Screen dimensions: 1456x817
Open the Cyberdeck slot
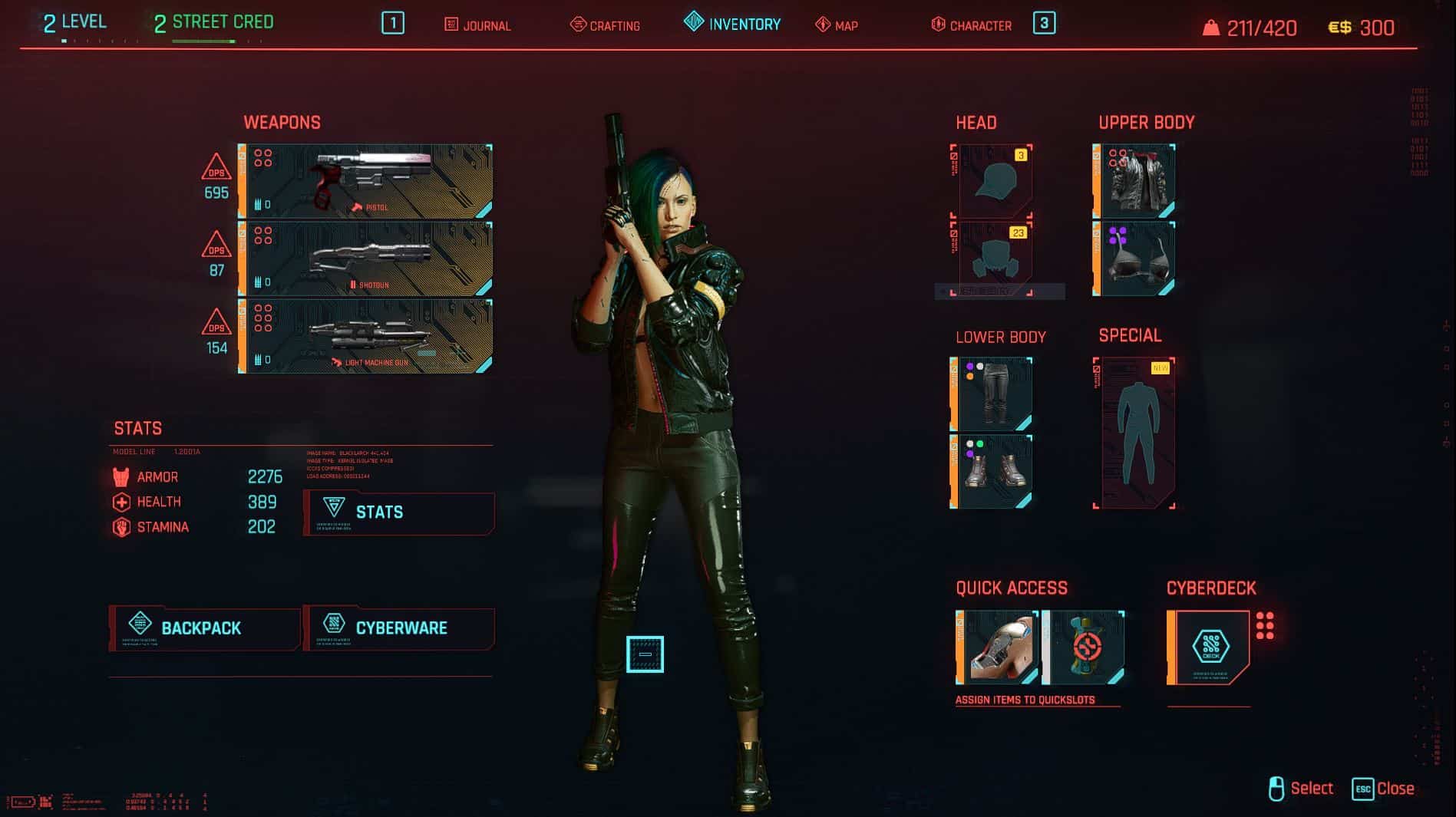coord(1209,647)
